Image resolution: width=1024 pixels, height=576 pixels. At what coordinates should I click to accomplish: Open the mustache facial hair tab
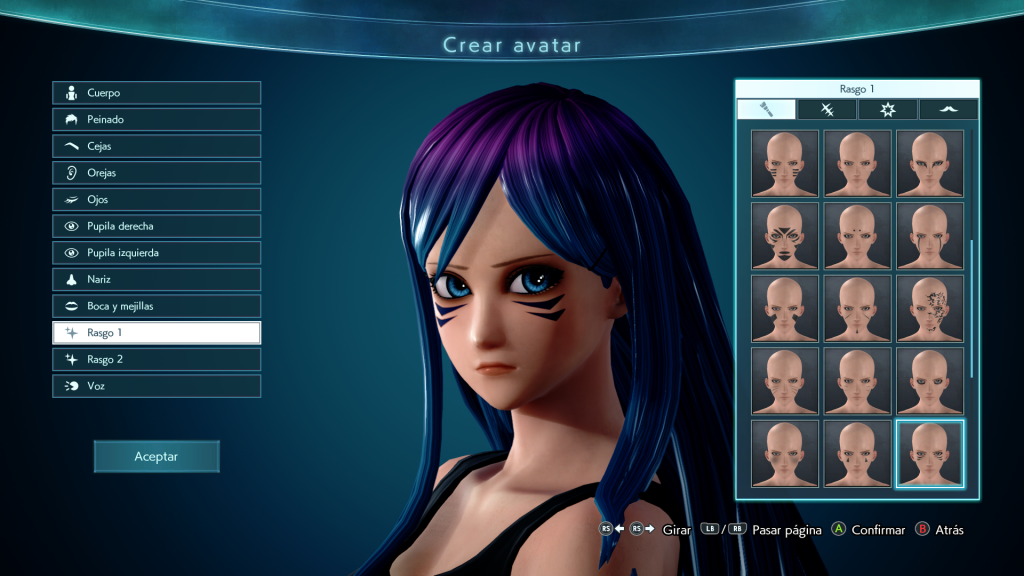(947, 110)
